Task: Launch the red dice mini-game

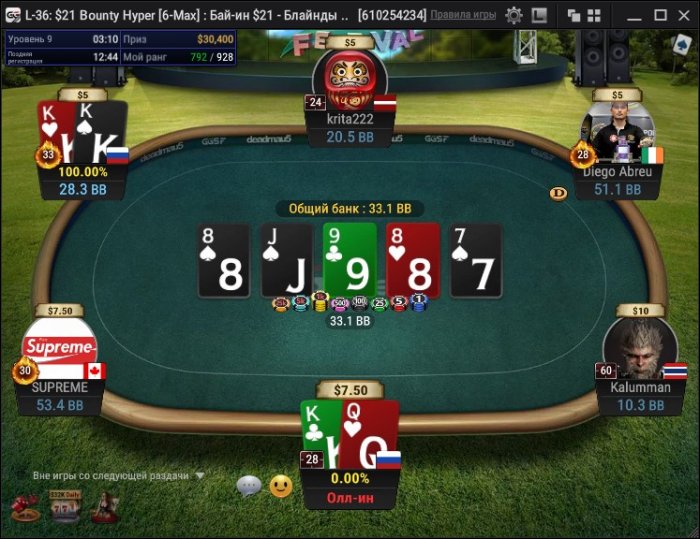Action: [x=24, y=508]
